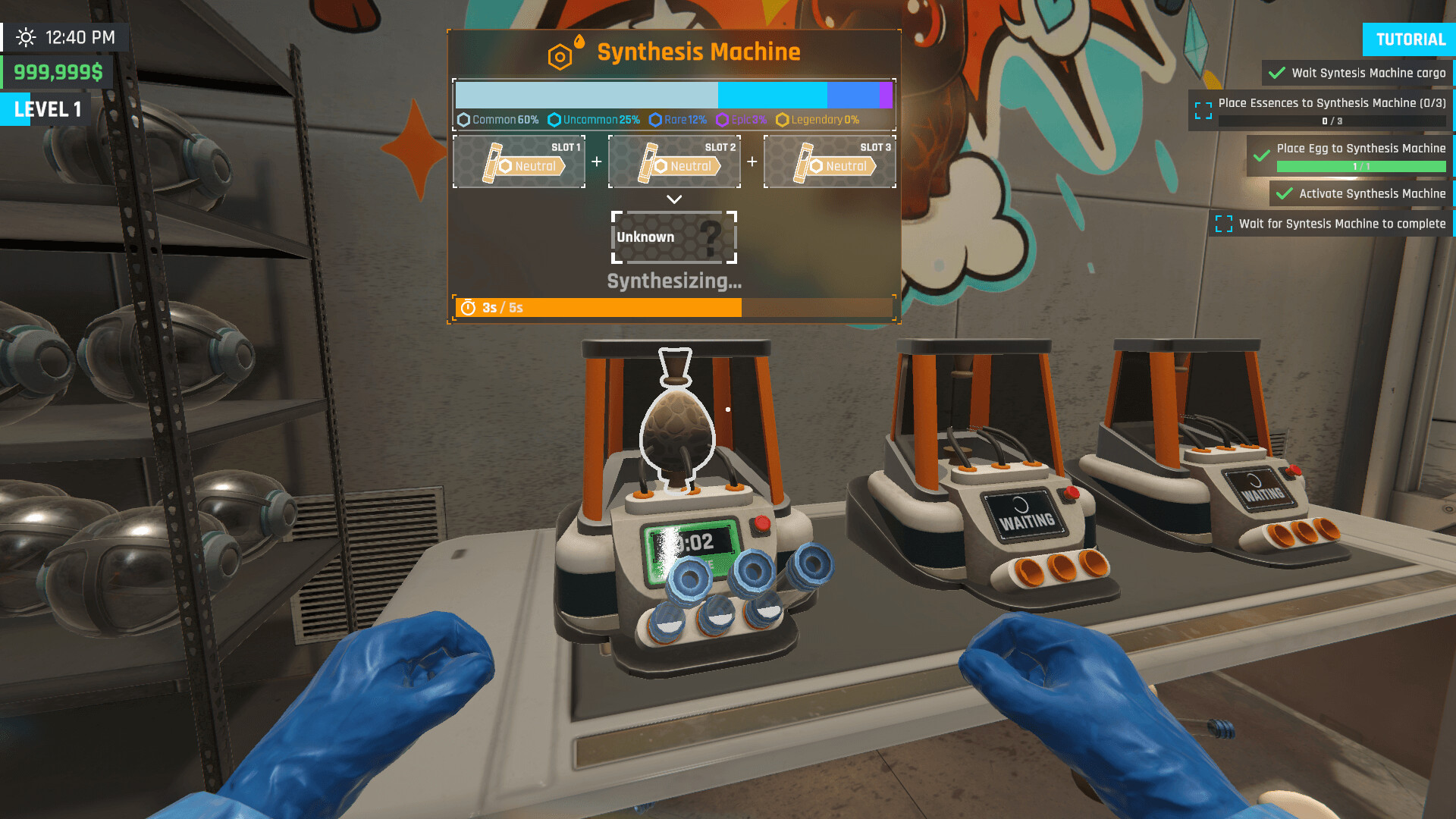The height and width of the screenshot is (819, 1456).
Task: Open the Slot 1 Neutral essence selector
Action: coord(519,162)
